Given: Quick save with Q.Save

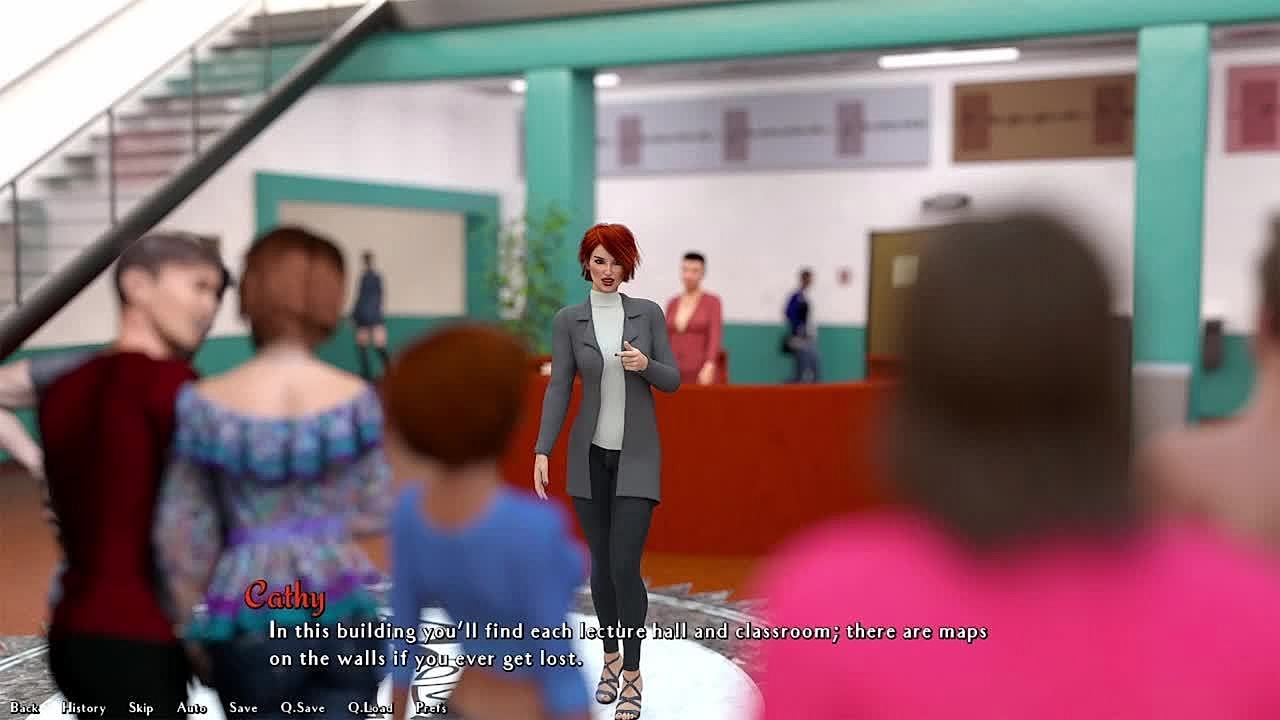Looking at the screenshot, I should pos(302,707).
